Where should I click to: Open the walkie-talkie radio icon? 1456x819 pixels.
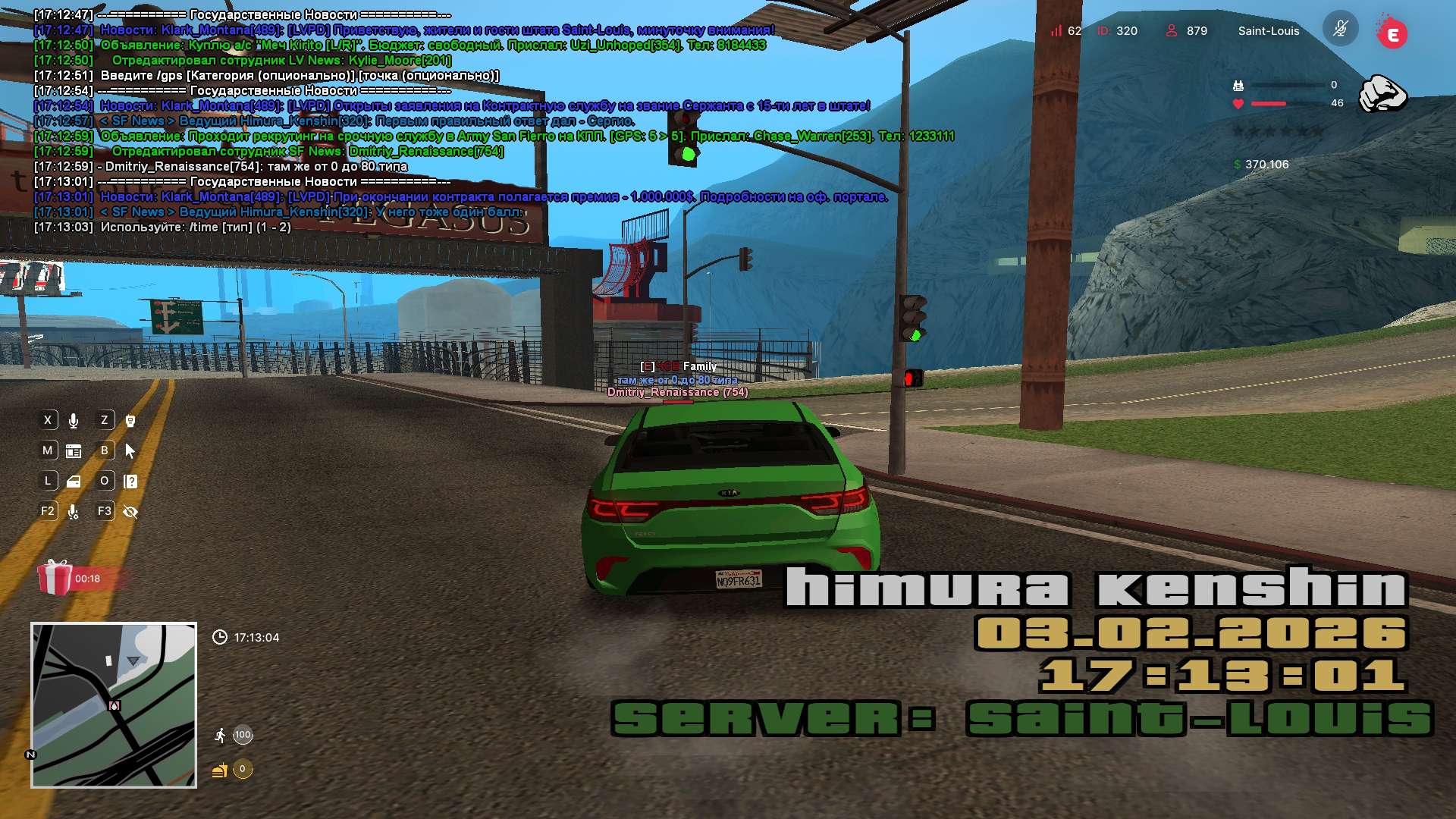point(130,421)
